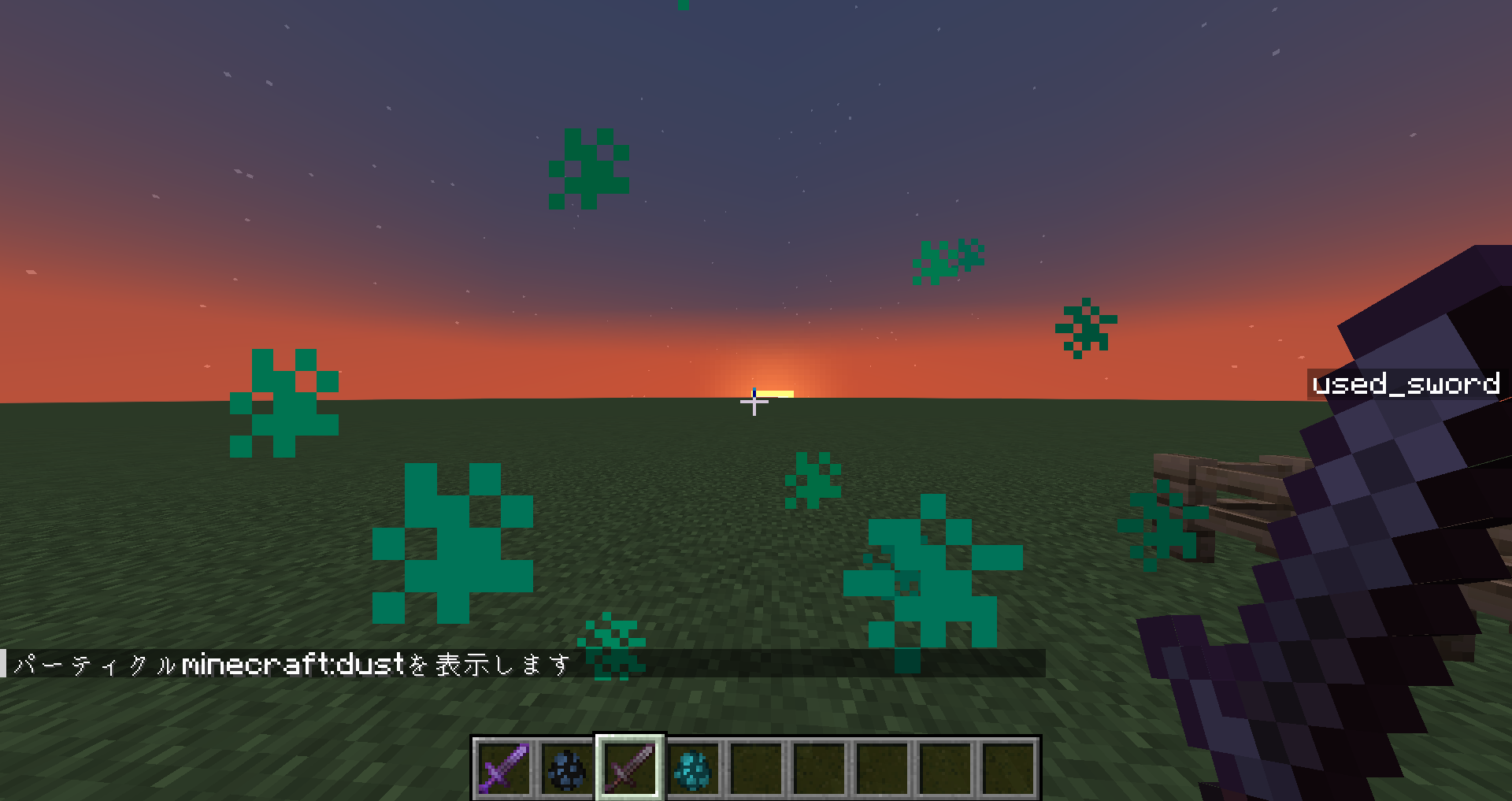
Task: Click the currently held netherite sword in slot three
Action: tap(629, 769)
